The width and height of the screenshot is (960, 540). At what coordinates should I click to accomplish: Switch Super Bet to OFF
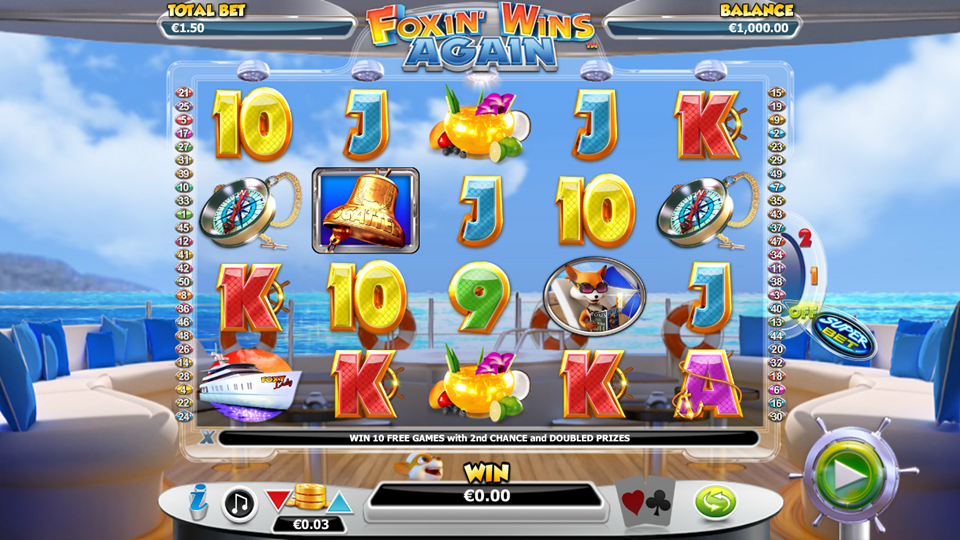(801, 311)
